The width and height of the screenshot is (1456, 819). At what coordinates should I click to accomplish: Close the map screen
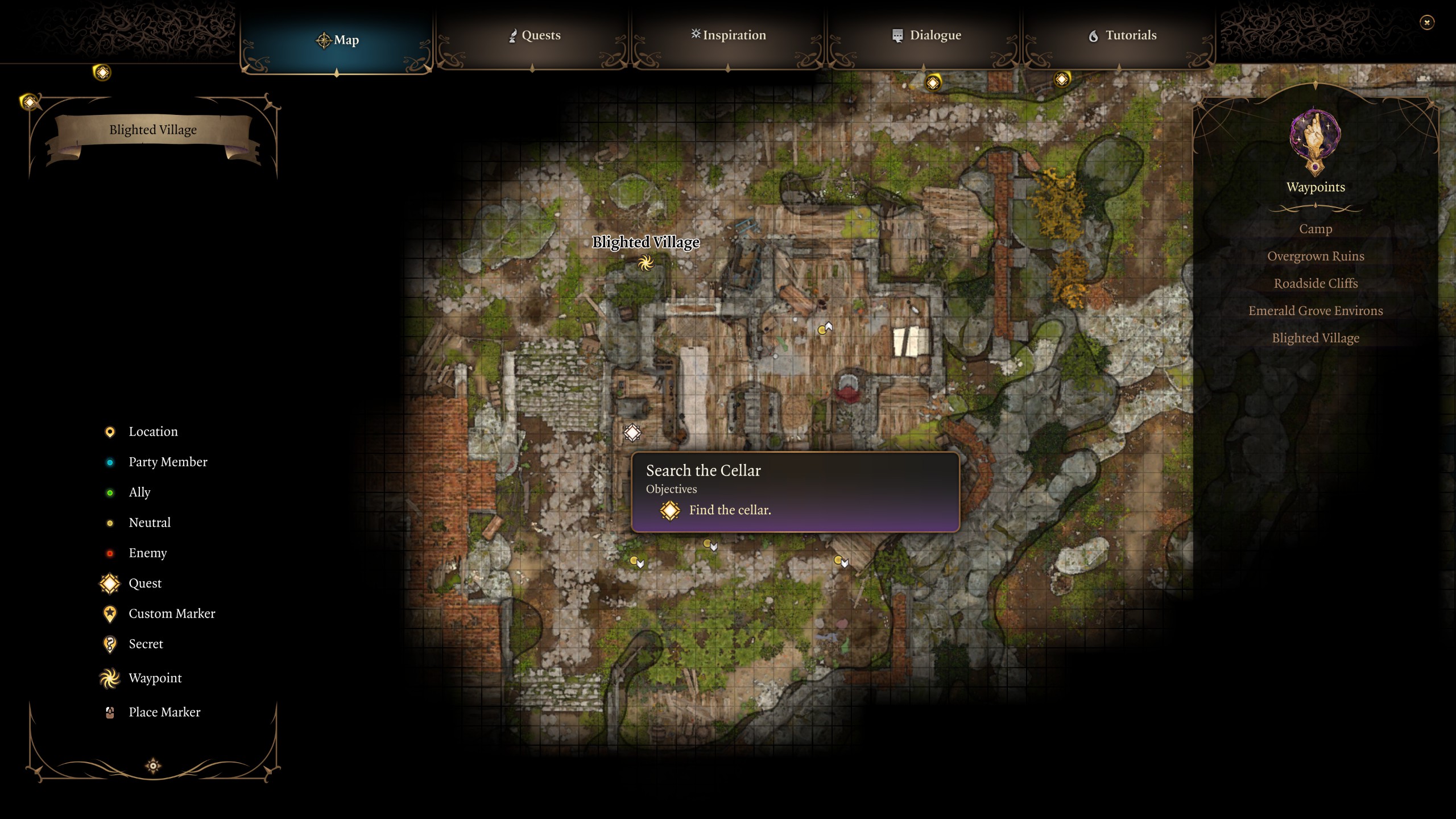(x=1426, y=23)
